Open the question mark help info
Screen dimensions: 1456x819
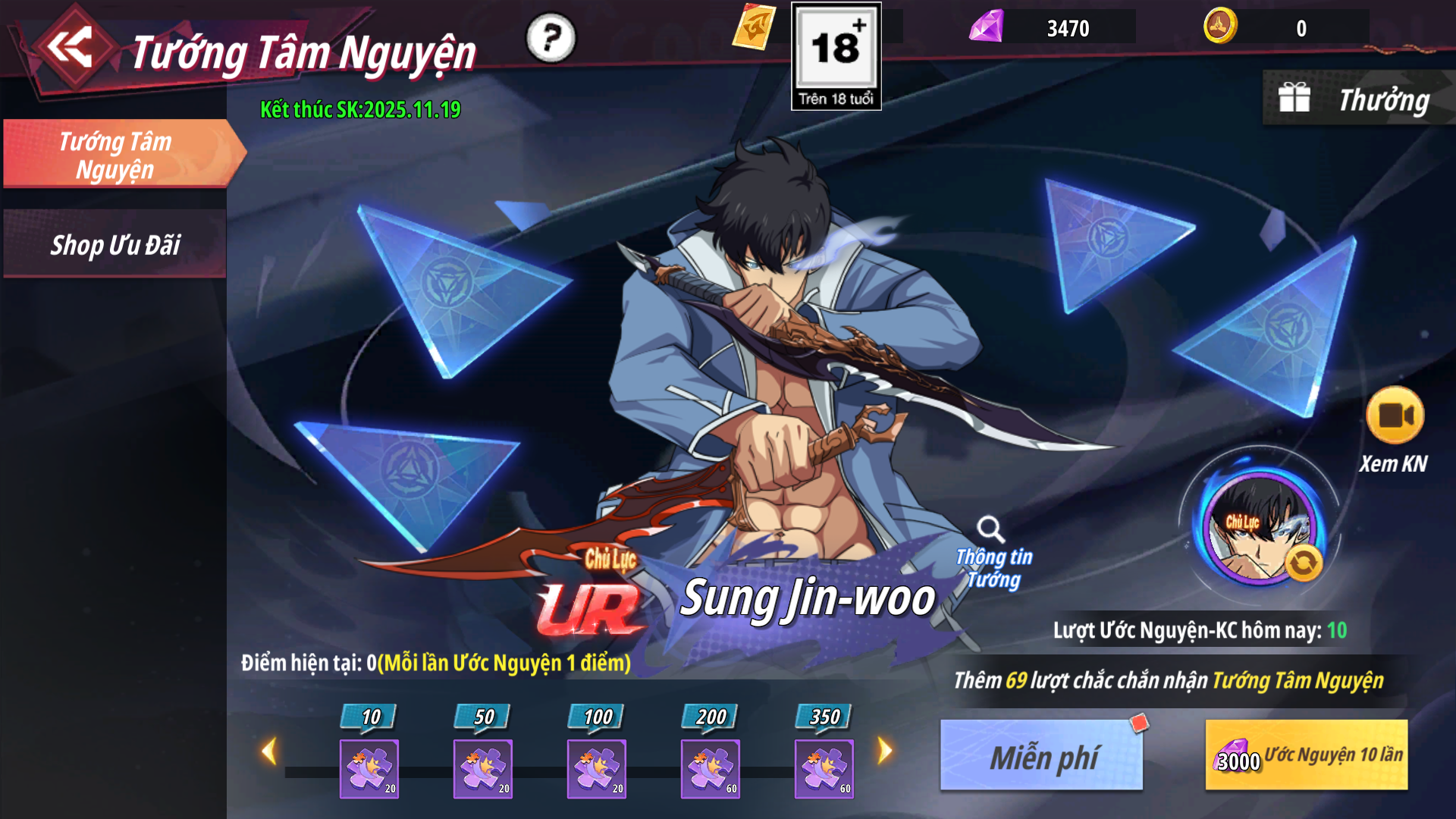pyautogui.click(x=551, y=38)
